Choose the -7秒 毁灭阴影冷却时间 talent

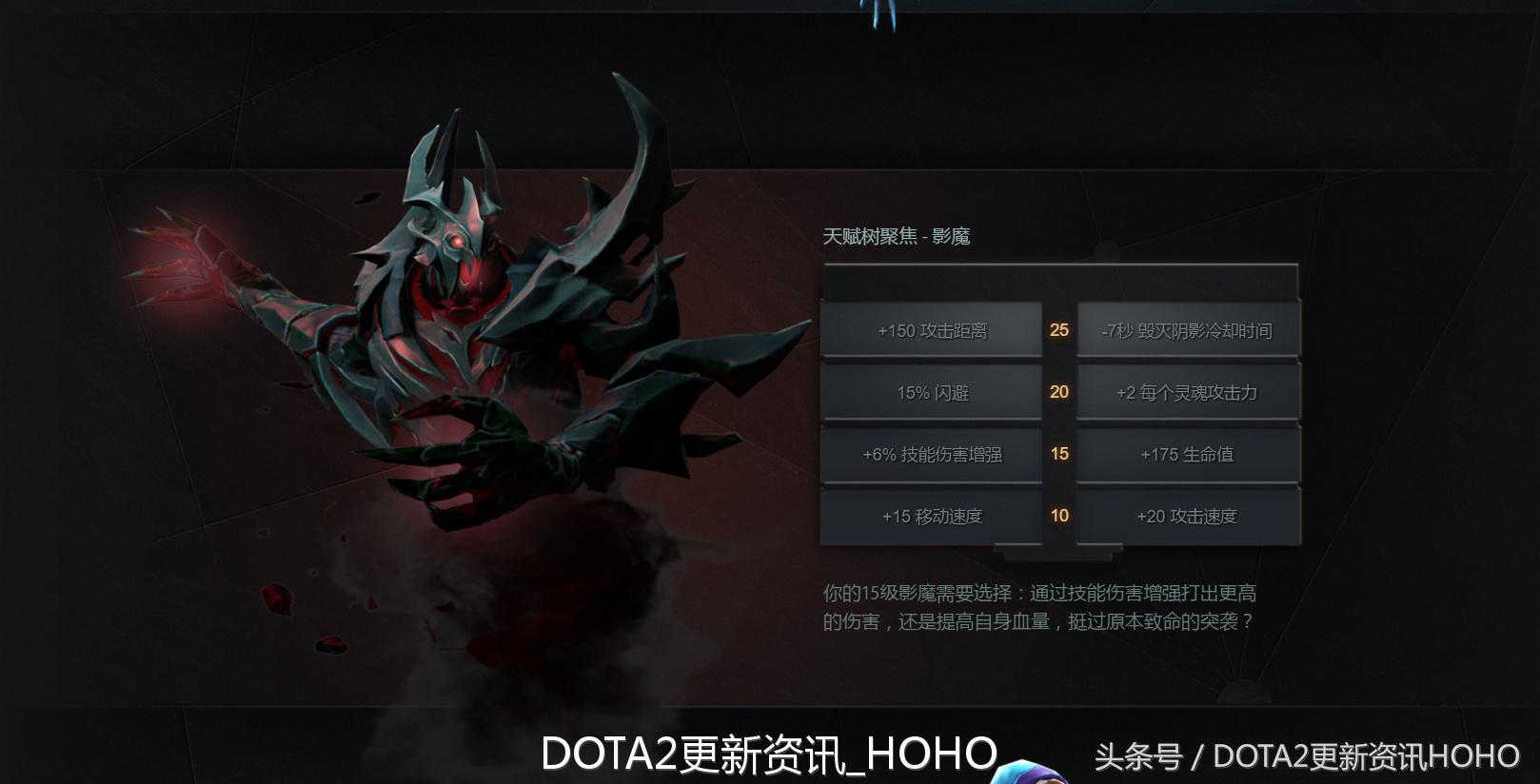[1188, 328]
